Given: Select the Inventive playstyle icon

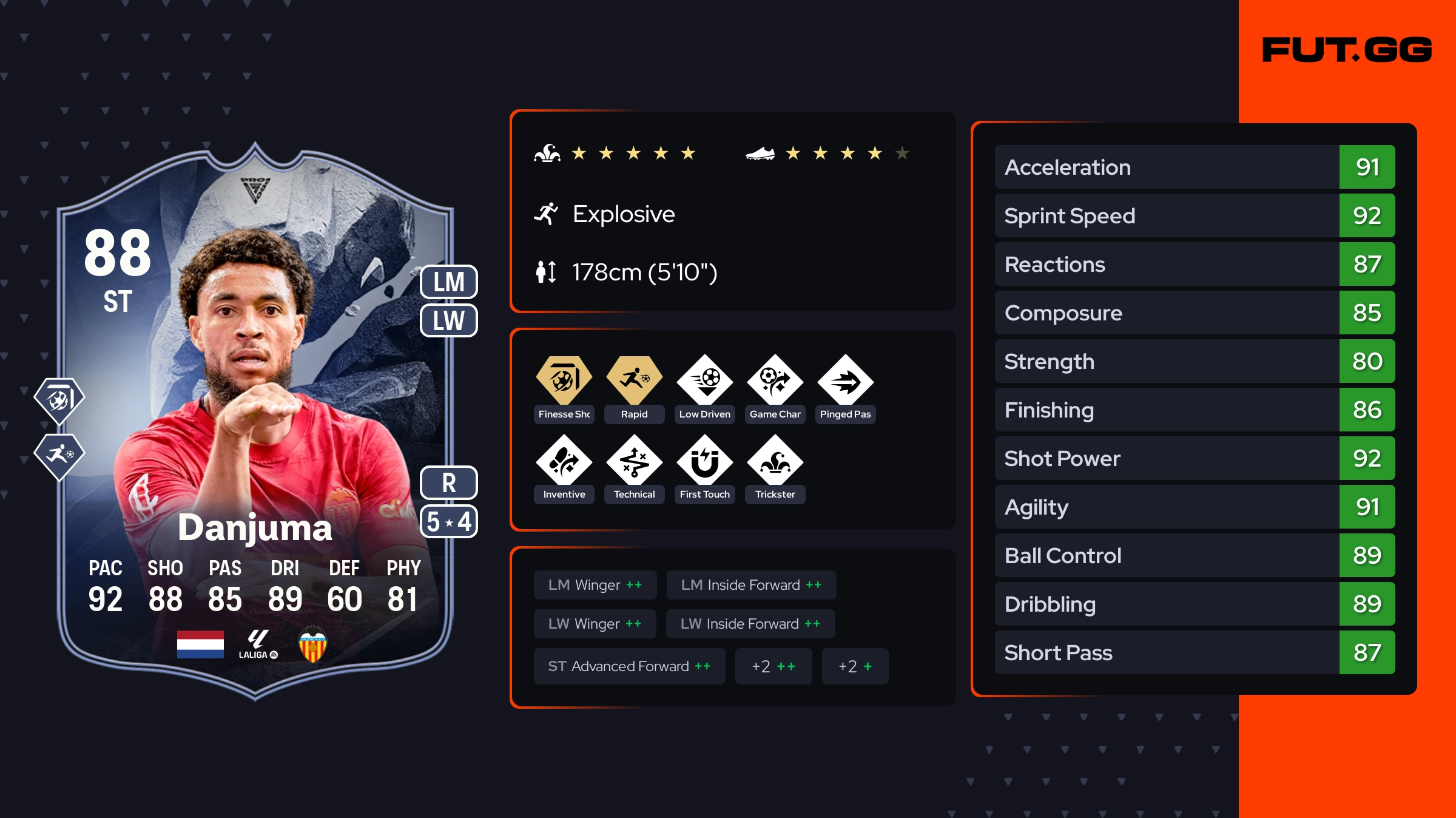Looking at the screenshot, I should 564,461.
